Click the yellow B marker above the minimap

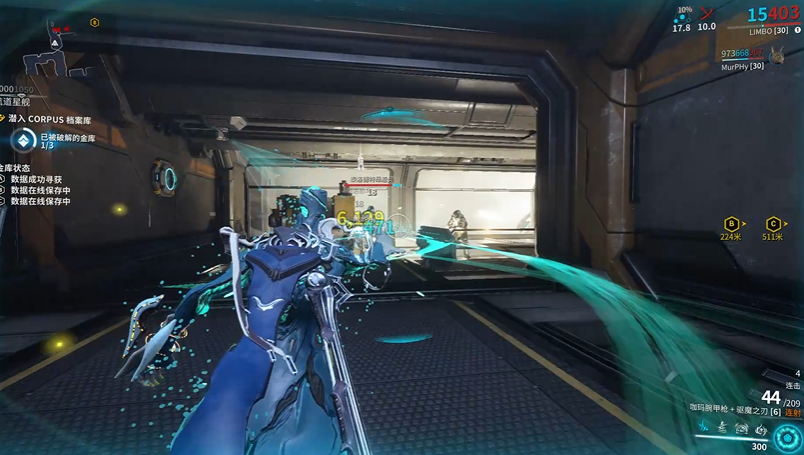coord(94,22)
